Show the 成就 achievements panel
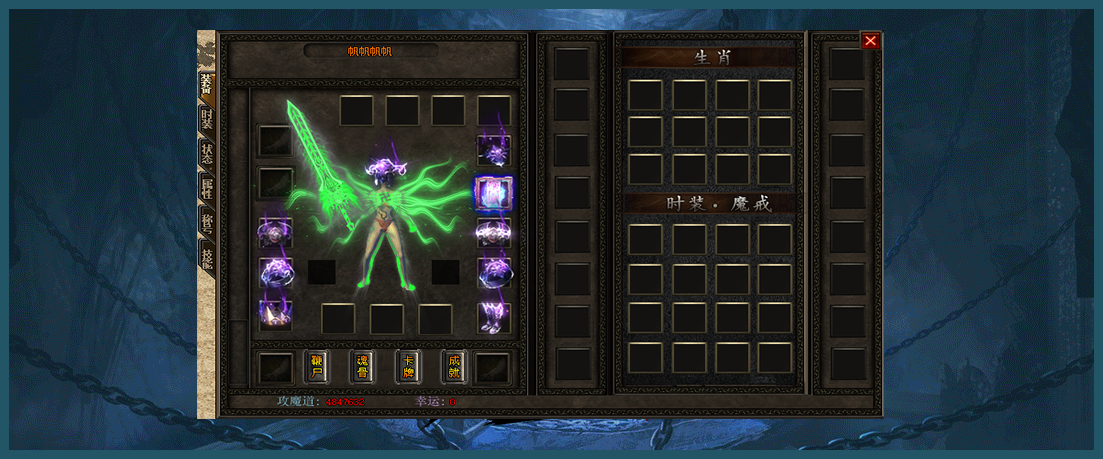This screenshot has height=459, width=1103. [454, 366]
